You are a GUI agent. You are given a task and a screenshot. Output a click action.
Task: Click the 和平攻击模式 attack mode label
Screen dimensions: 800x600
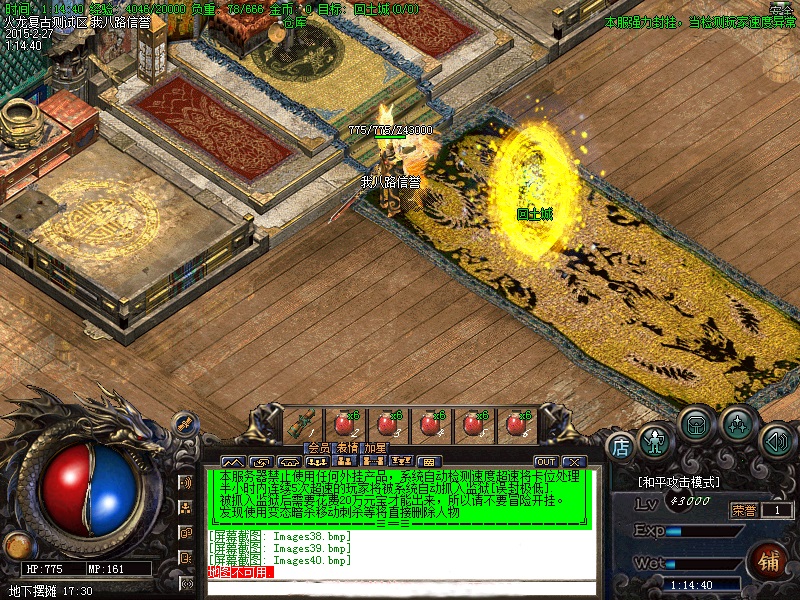tap(678, 482)
